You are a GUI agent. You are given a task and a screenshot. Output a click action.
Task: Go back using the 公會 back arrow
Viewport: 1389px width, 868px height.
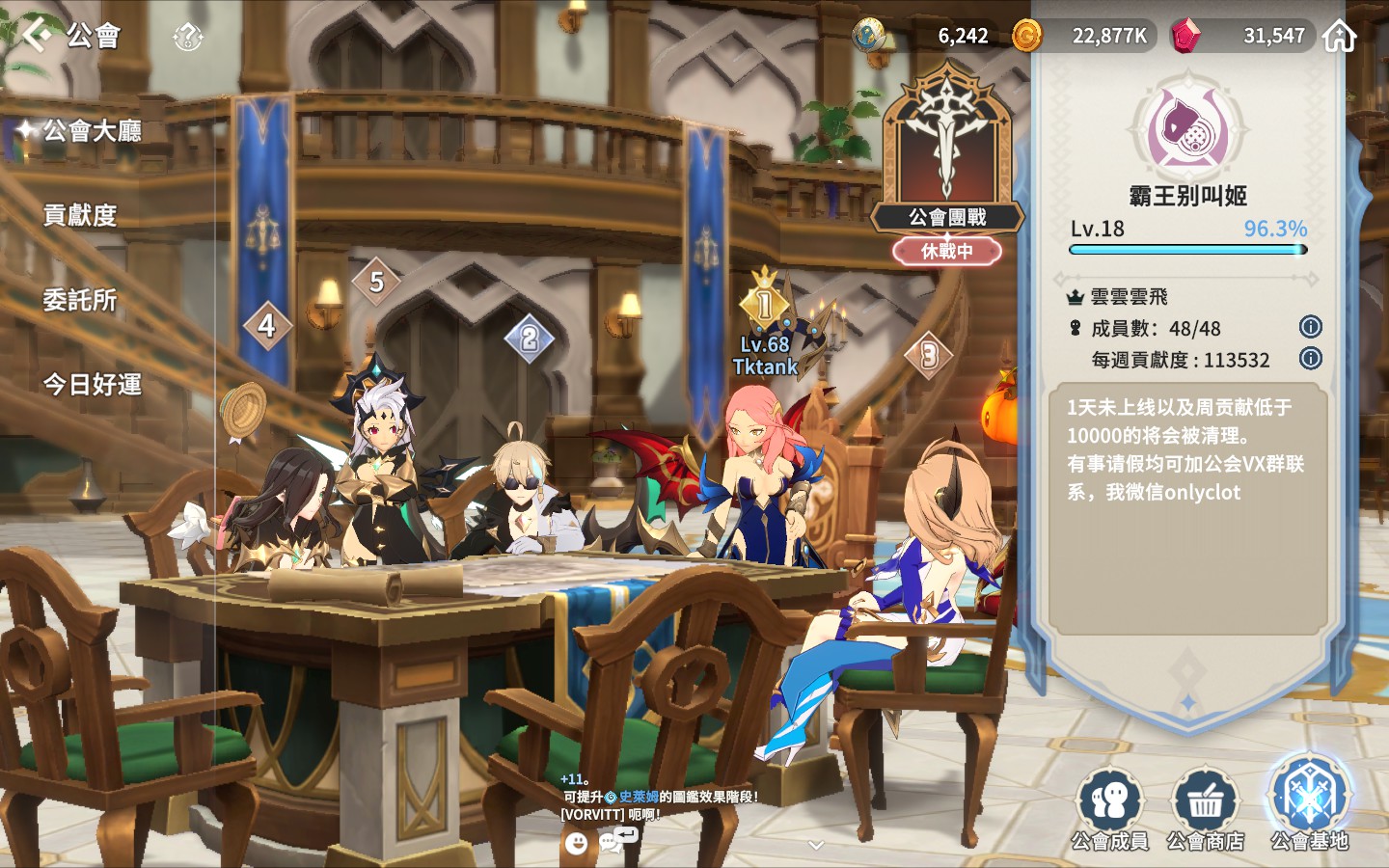point(39,35)
